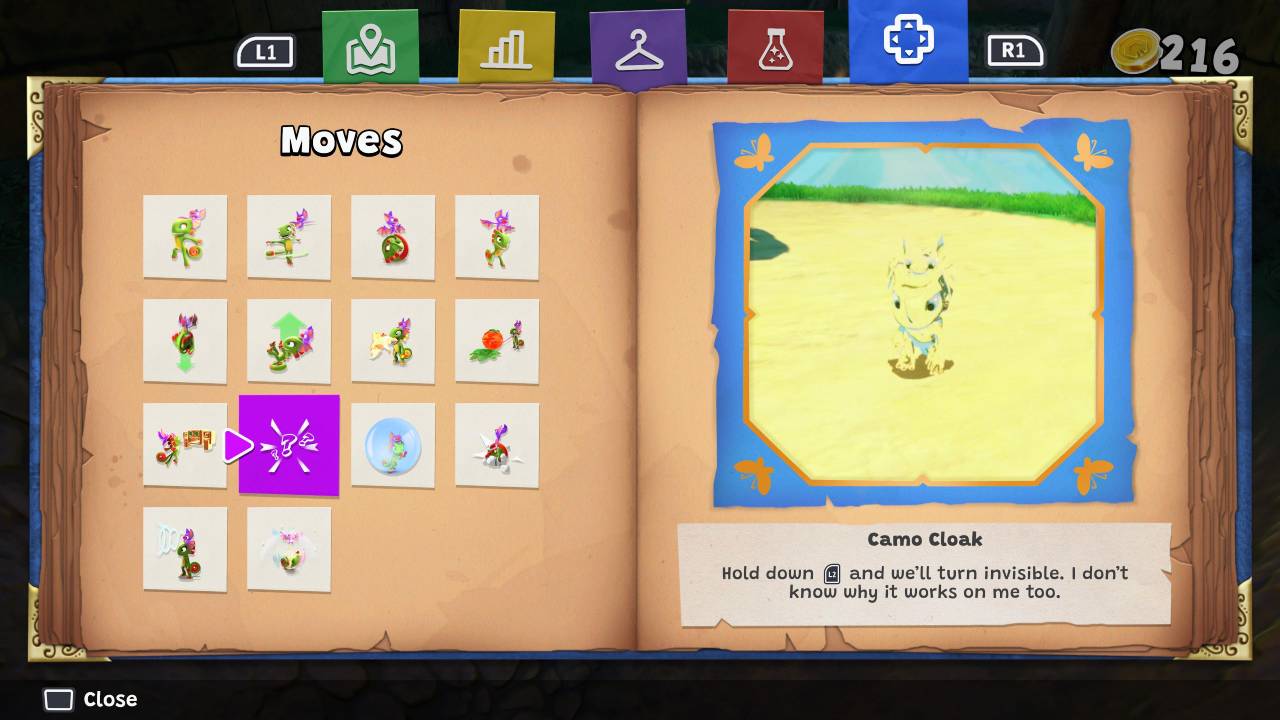Select the move with the green up arrow
Image resolution: width=1280 pixels, height=720 pixels.
(289, 341)
